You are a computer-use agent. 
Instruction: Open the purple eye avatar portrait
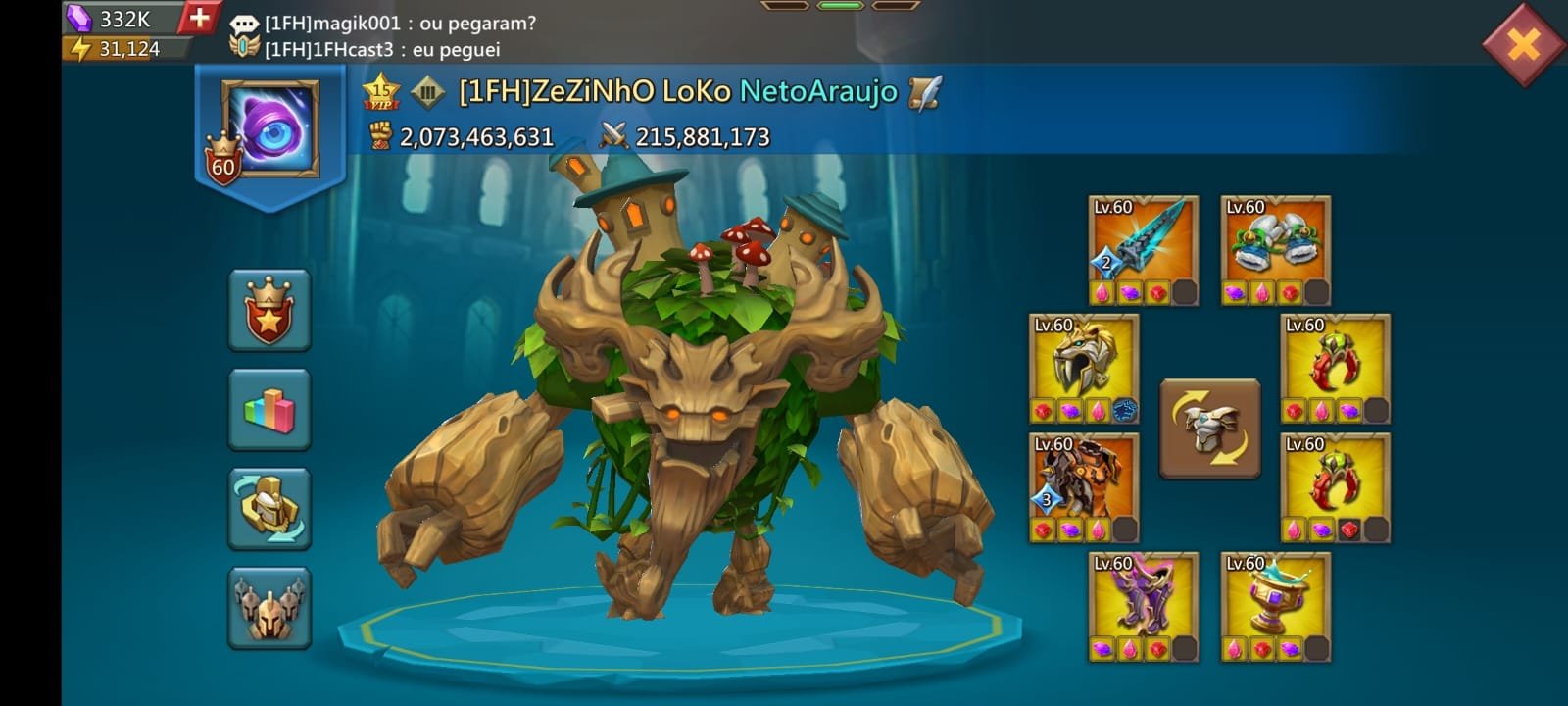[270, 128]
